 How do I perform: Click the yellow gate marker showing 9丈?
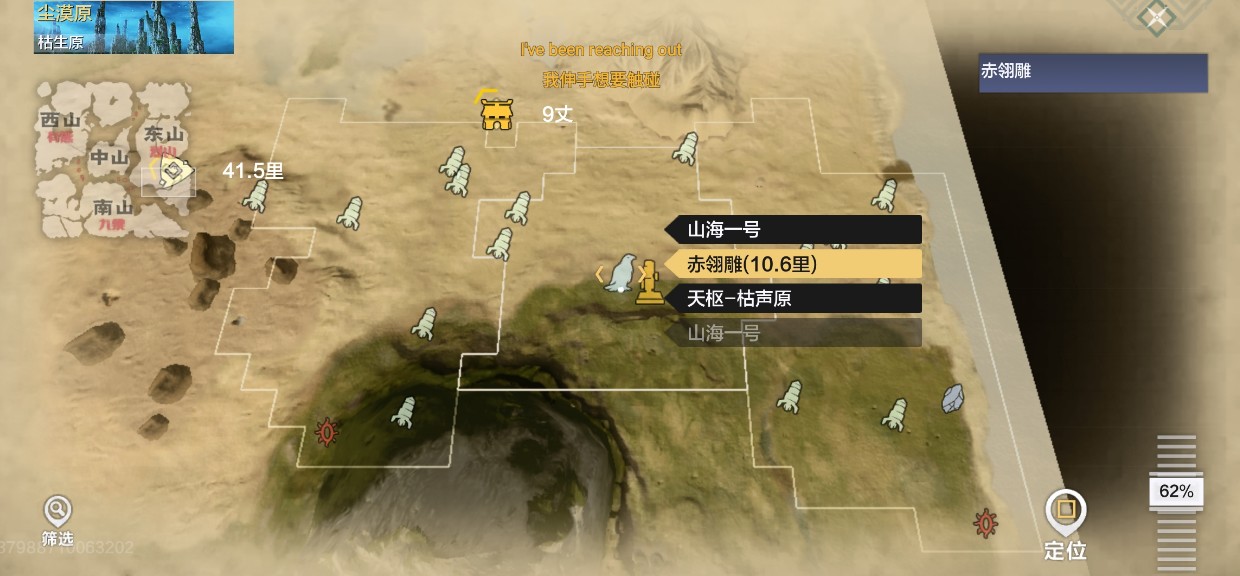(497, 115)
